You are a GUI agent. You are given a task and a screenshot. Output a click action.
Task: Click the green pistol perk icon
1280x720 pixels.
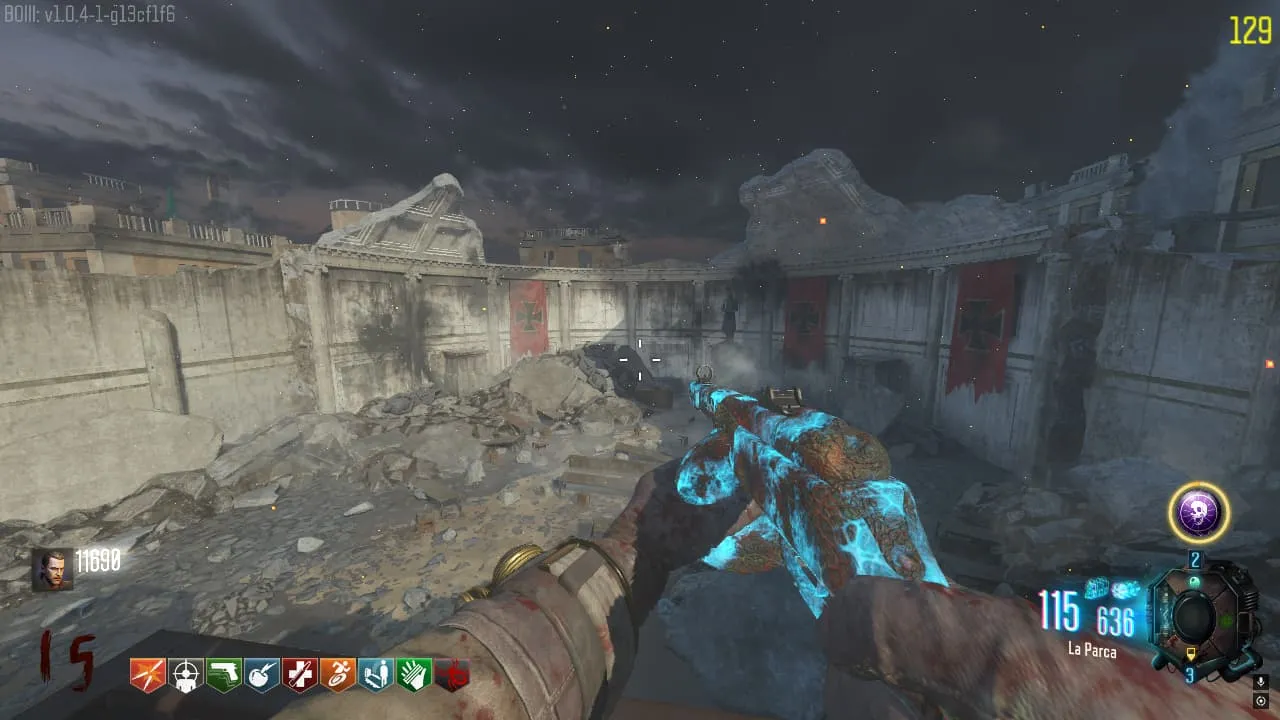223,675
